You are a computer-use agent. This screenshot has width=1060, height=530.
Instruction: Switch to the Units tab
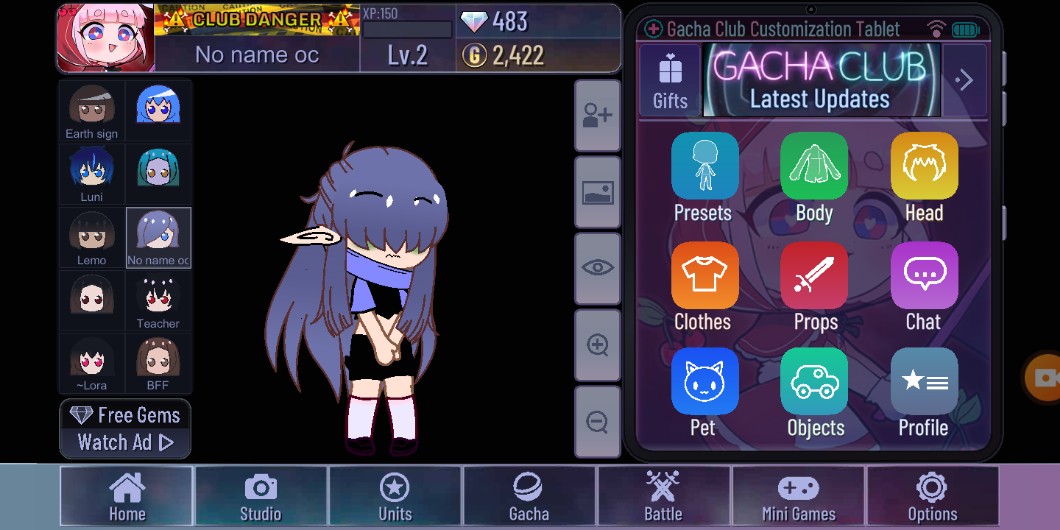pos(395,497)
